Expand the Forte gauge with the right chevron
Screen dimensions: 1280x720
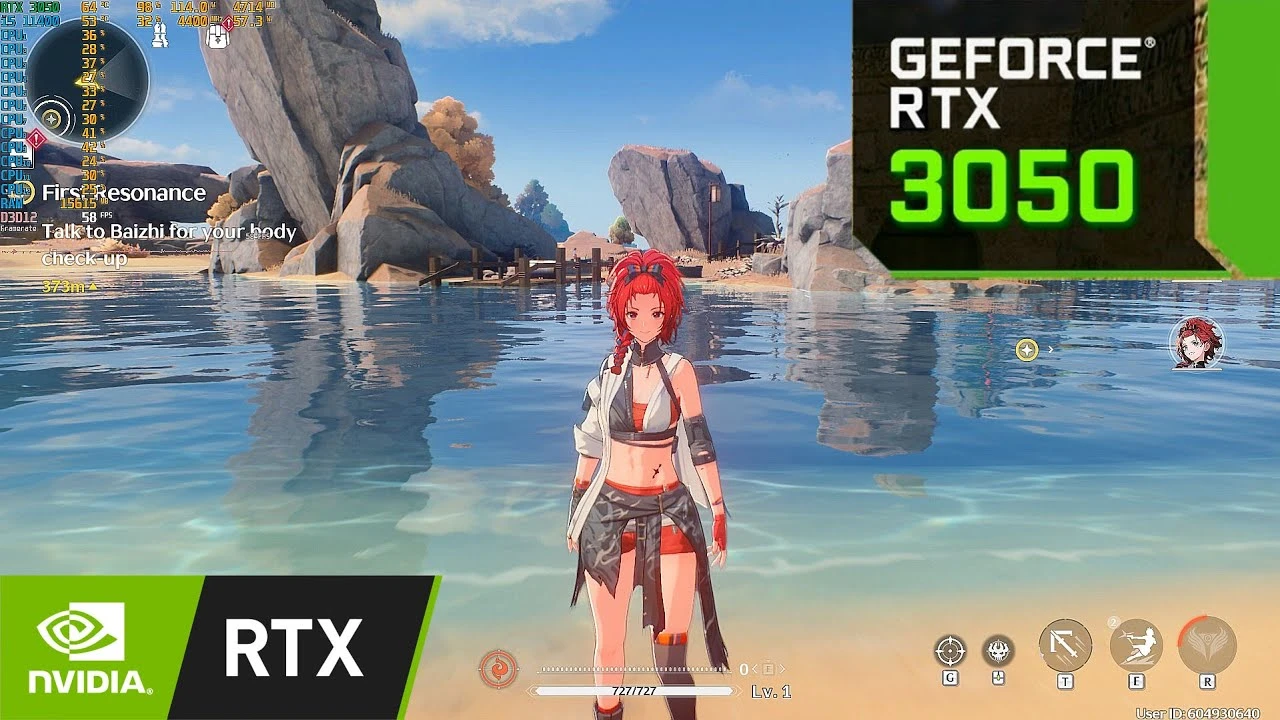point(785,669)
